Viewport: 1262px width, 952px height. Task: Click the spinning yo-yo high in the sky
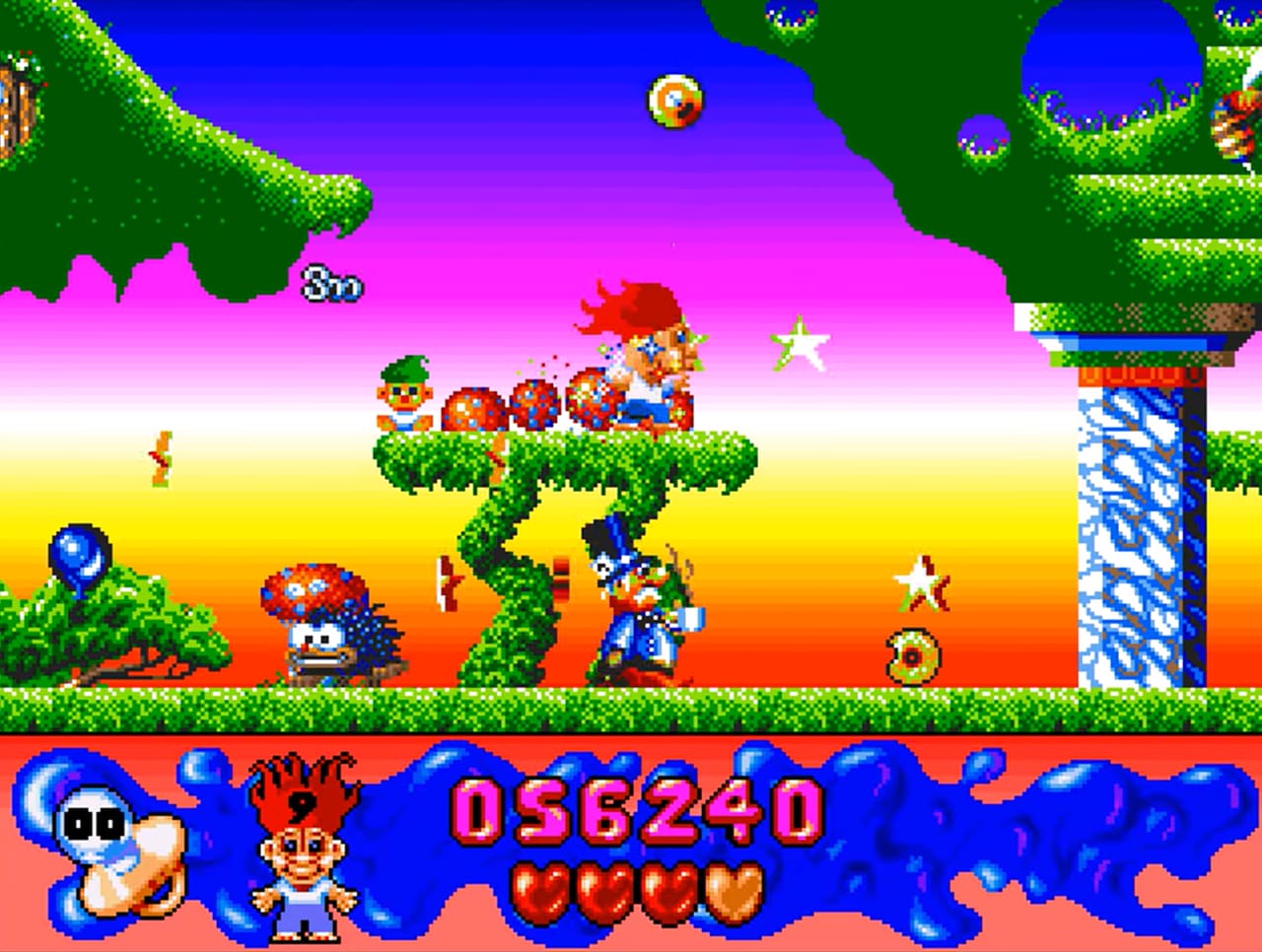coord(673,99)
